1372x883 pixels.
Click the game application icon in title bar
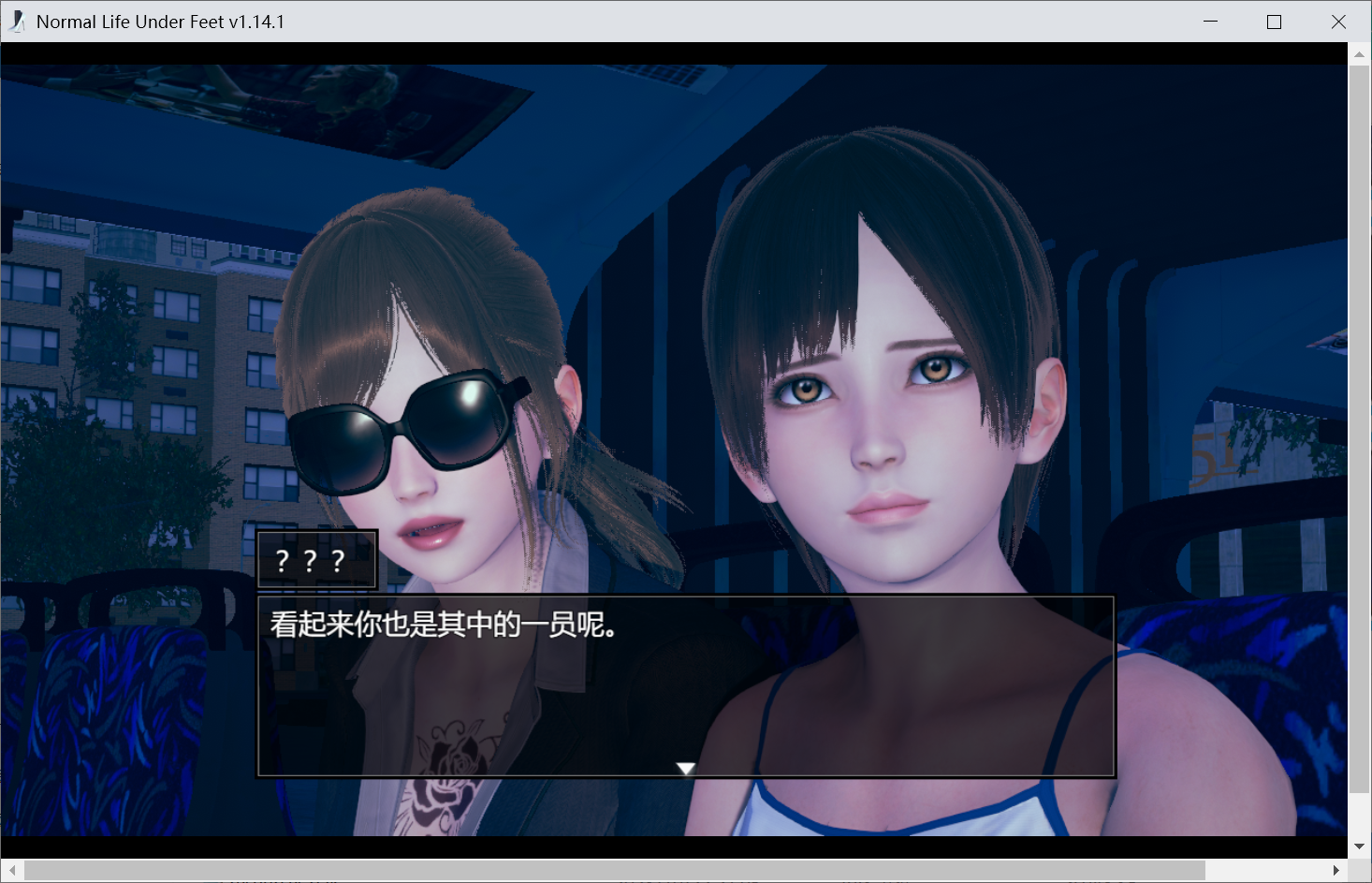click(16, 21)
